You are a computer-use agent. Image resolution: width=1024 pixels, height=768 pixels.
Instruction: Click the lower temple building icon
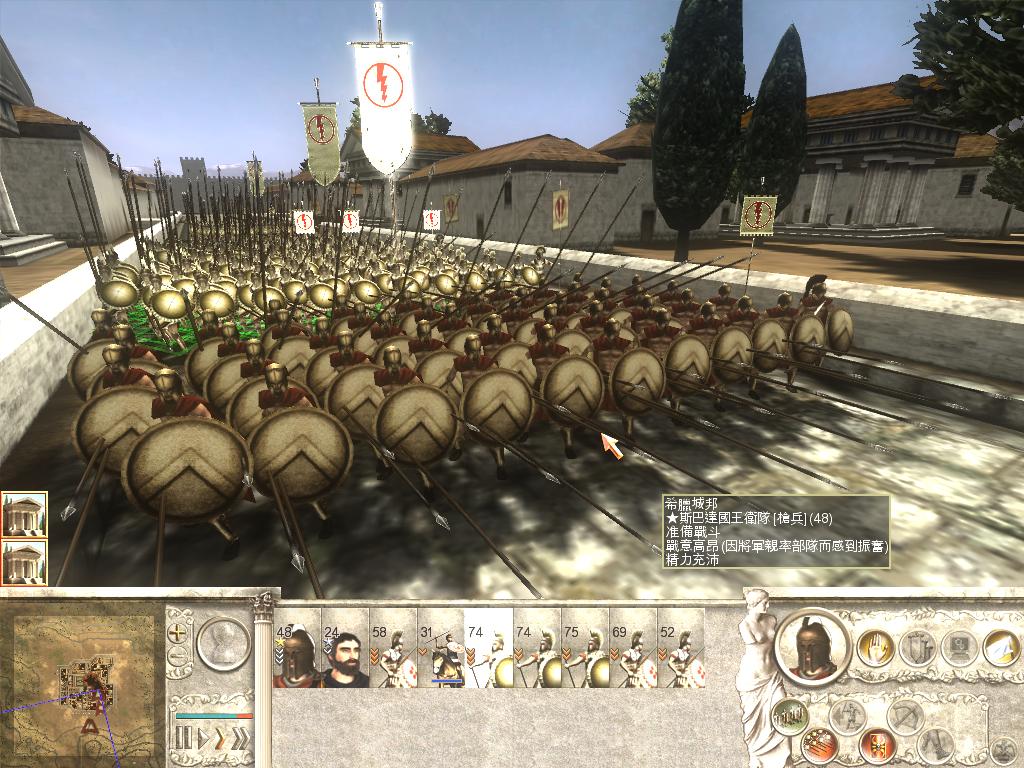(24, 561)
